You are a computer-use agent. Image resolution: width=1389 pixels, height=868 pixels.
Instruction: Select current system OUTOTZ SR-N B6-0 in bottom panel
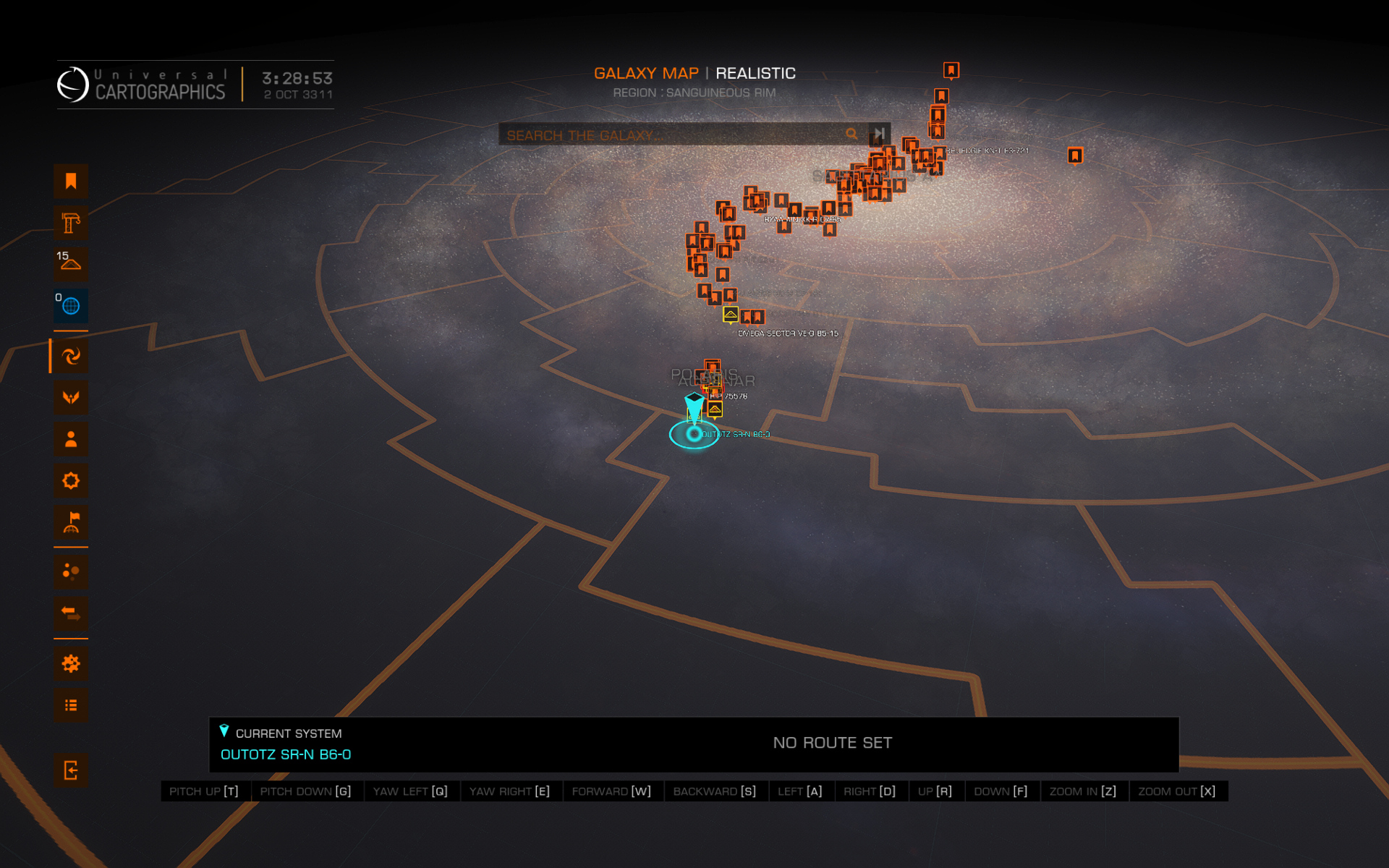tap(286, 754)
